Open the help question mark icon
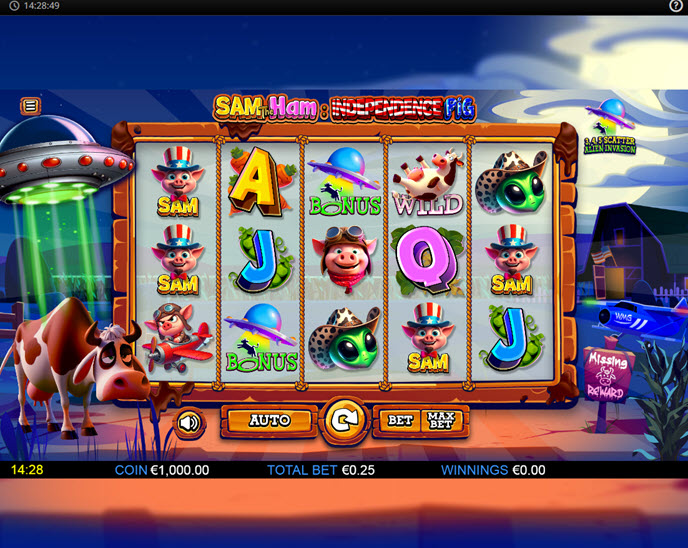Image resolution: width=688 pixels, height=548 pixels. coord(676,6)
